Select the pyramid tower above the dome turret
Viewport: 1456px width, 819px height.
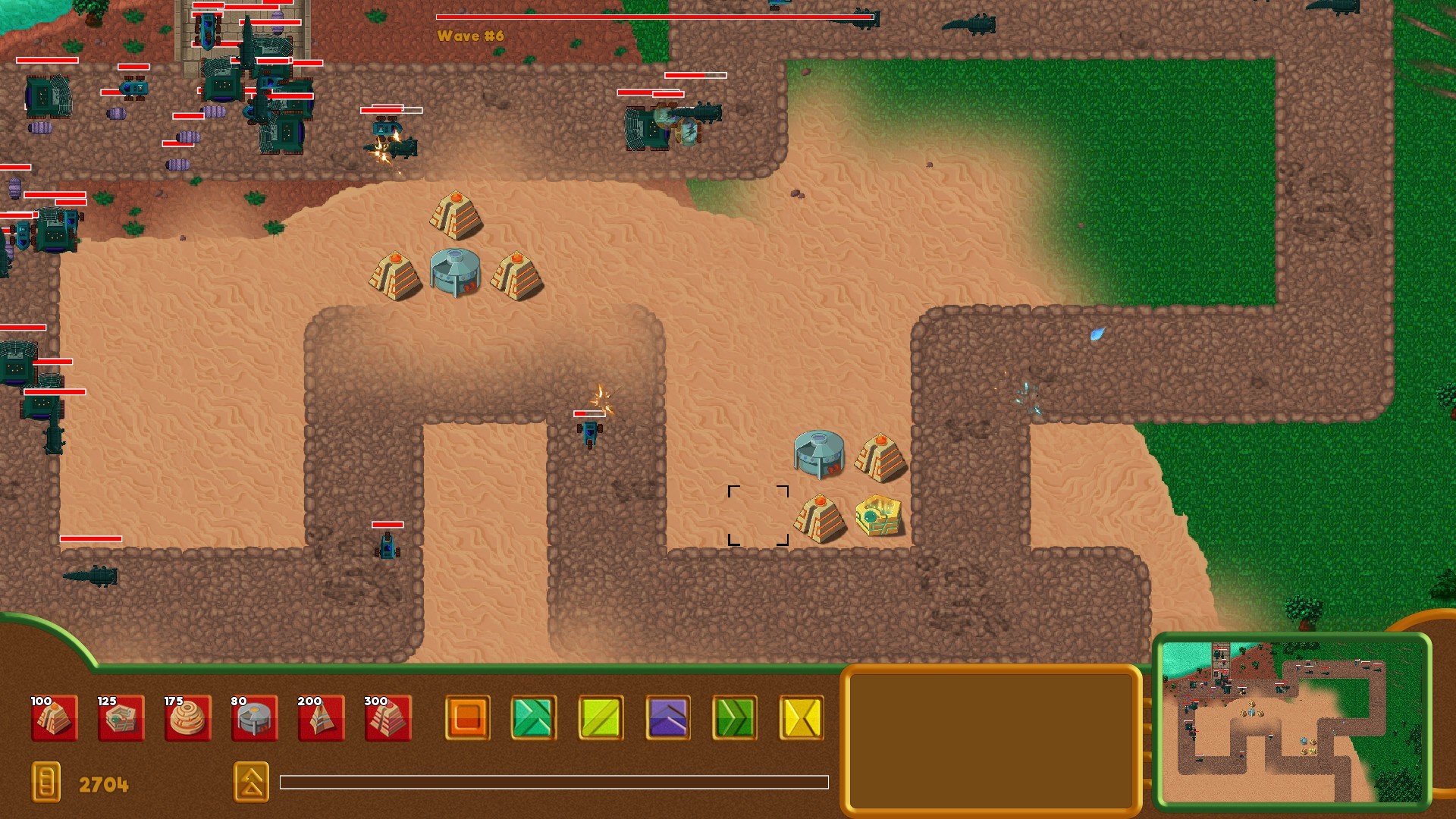coord(455,214)
